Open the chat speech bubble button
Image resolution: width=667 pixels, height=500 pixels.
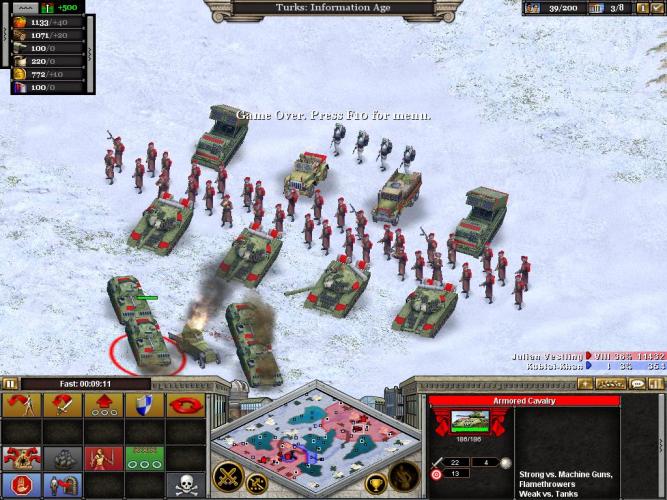(x=637, y=383)
